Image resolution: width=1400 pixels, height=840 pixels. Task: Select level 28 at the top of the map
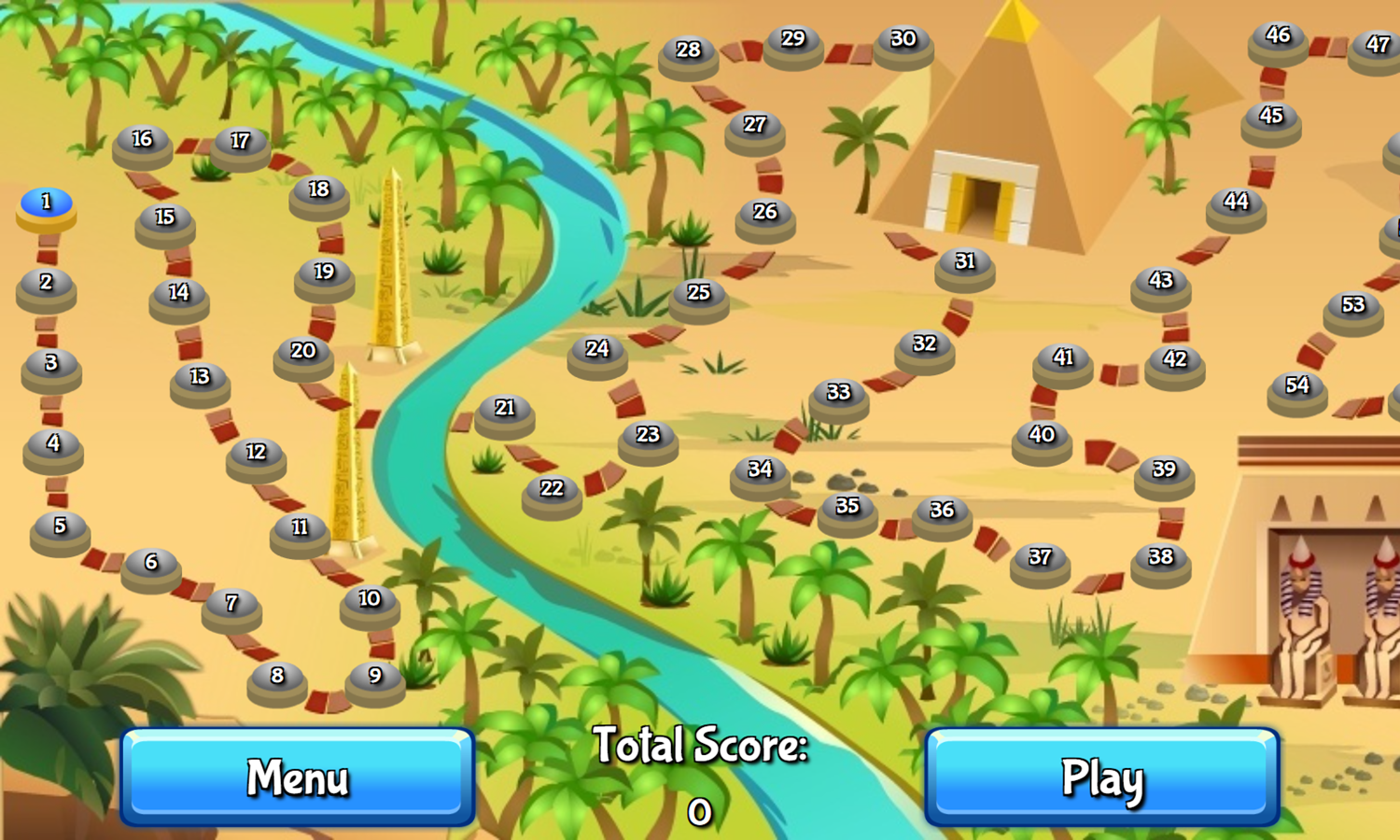[x=688, y=51]
